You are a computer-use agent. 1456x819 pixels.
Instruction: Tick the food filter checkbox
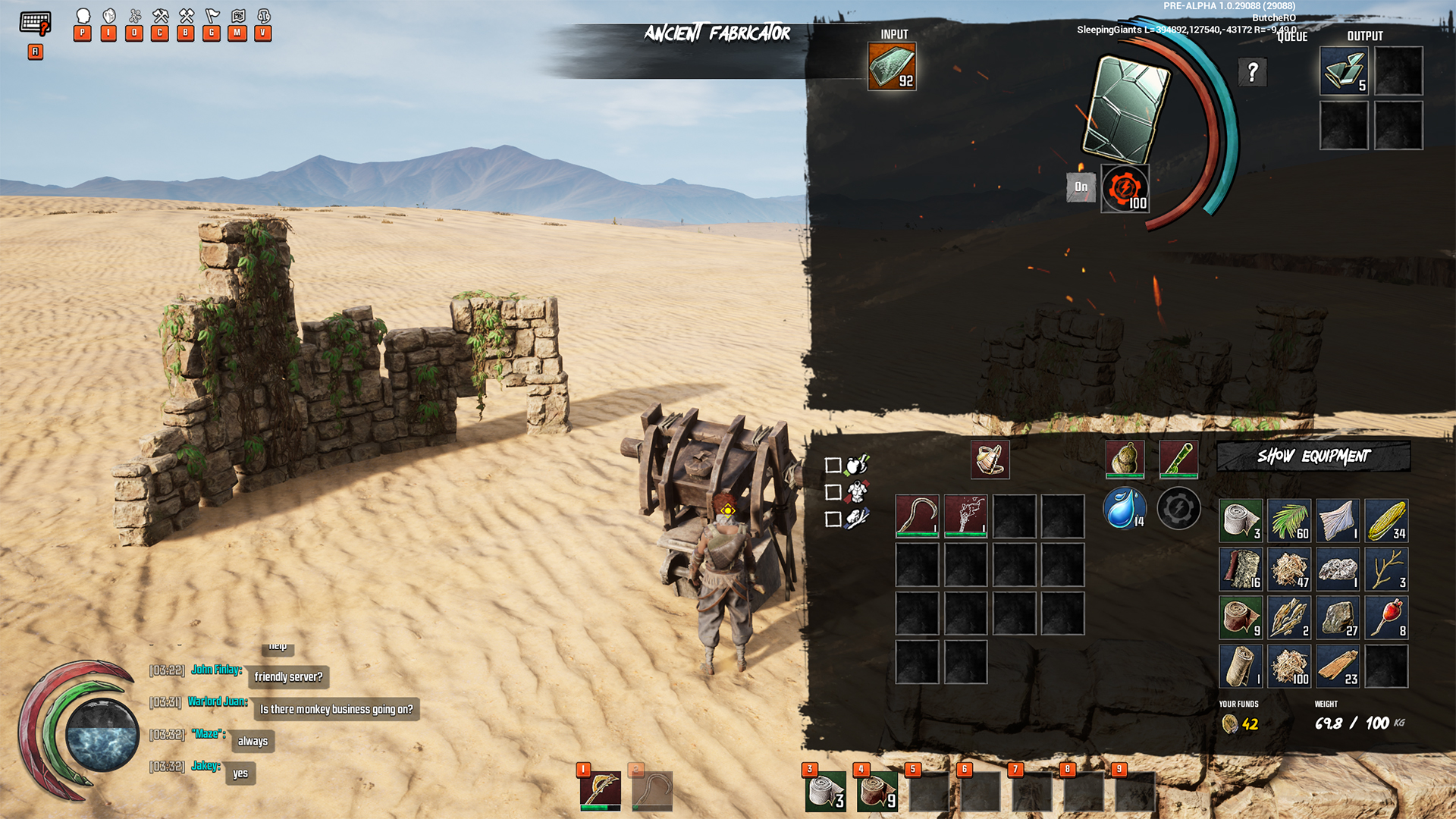coord(833,466)
